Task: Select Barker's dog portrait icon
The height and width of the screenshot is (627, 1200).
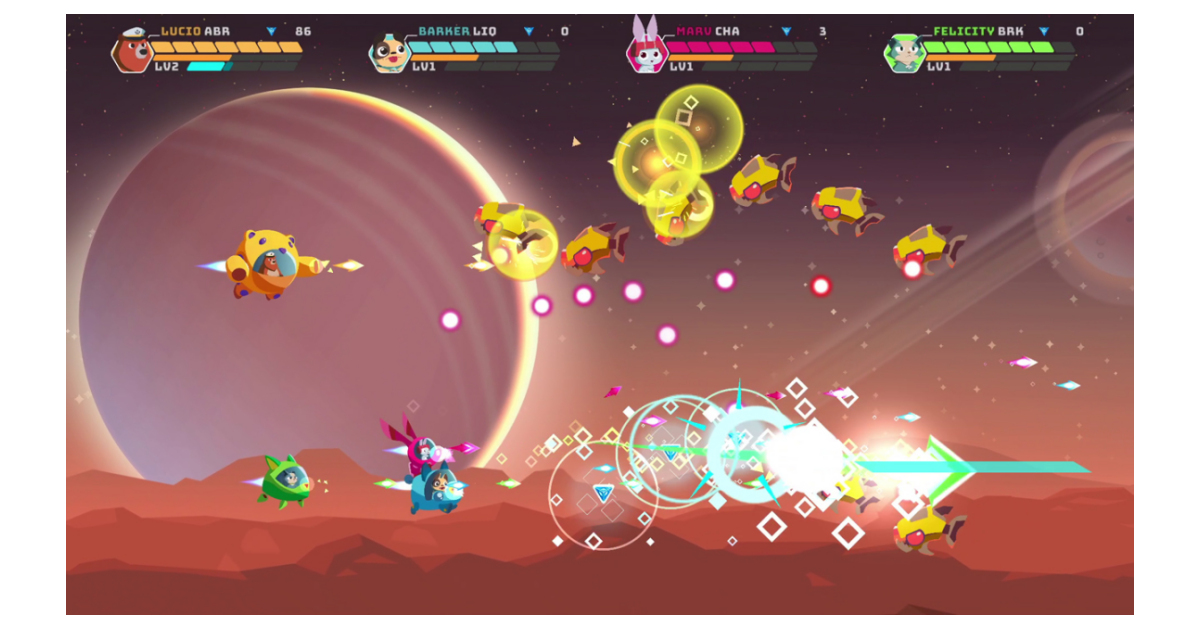Action: tap(388, 51)
